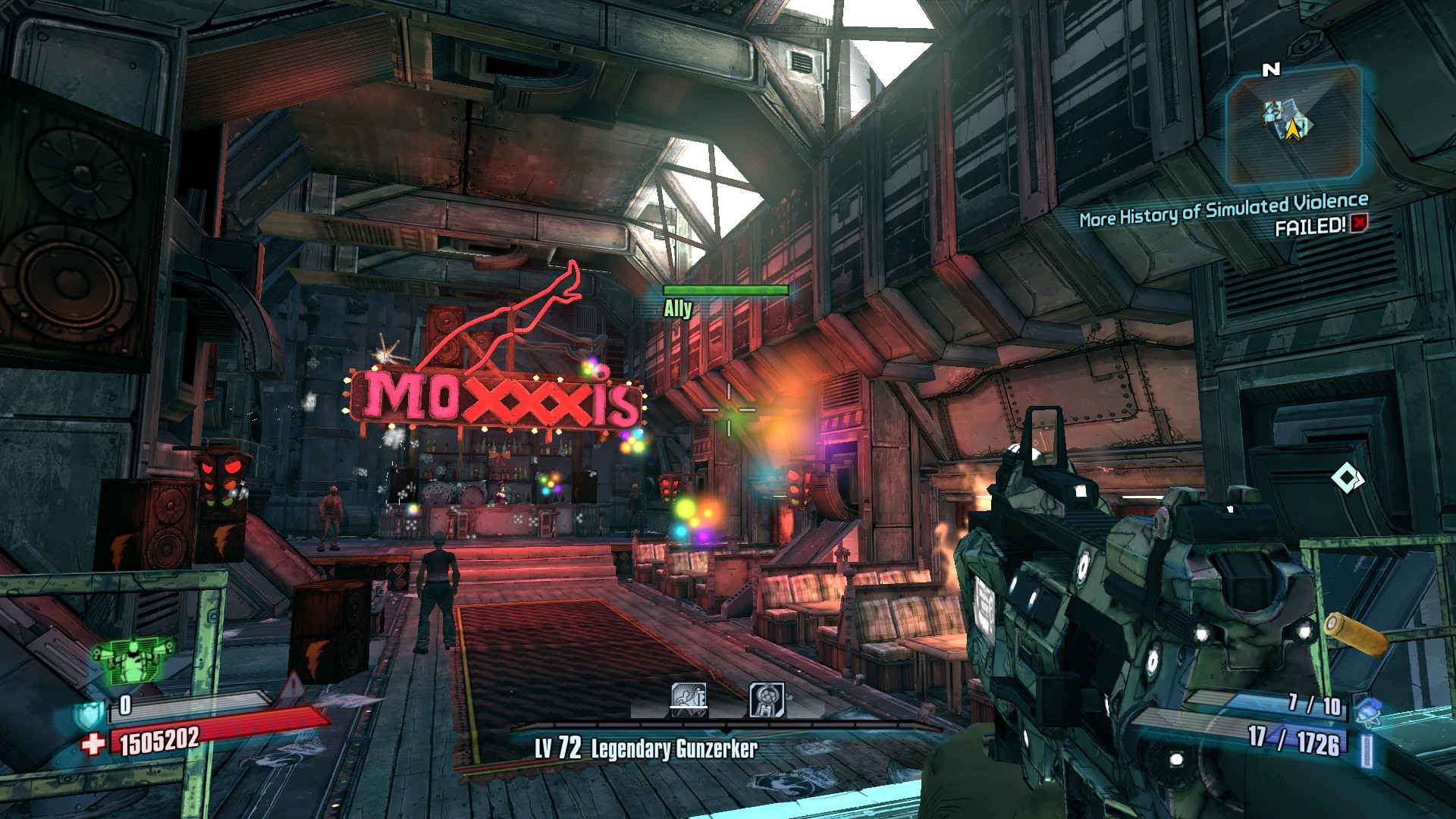Click the minimap in the corner
Image resolution: width=1456 pixels, height=819 pixels.
1293,126
